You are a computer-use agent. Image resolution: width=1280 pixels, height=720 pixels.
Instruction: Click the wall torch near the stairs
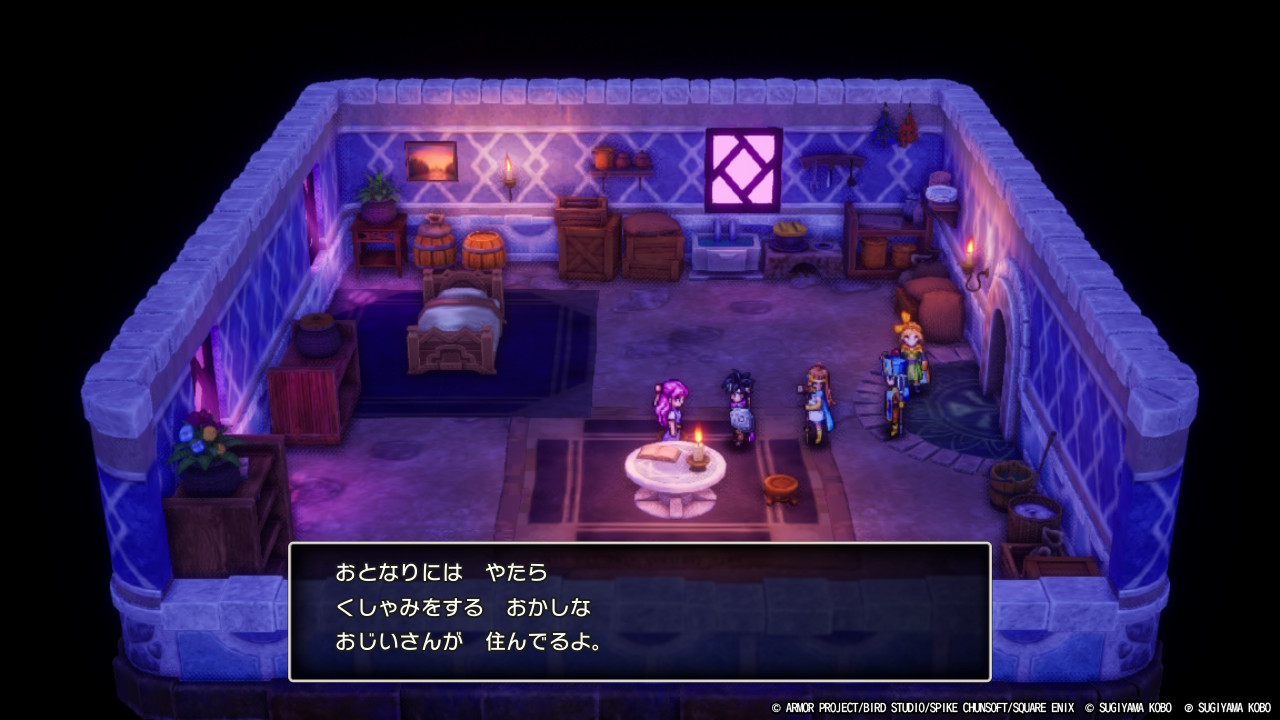968,254
